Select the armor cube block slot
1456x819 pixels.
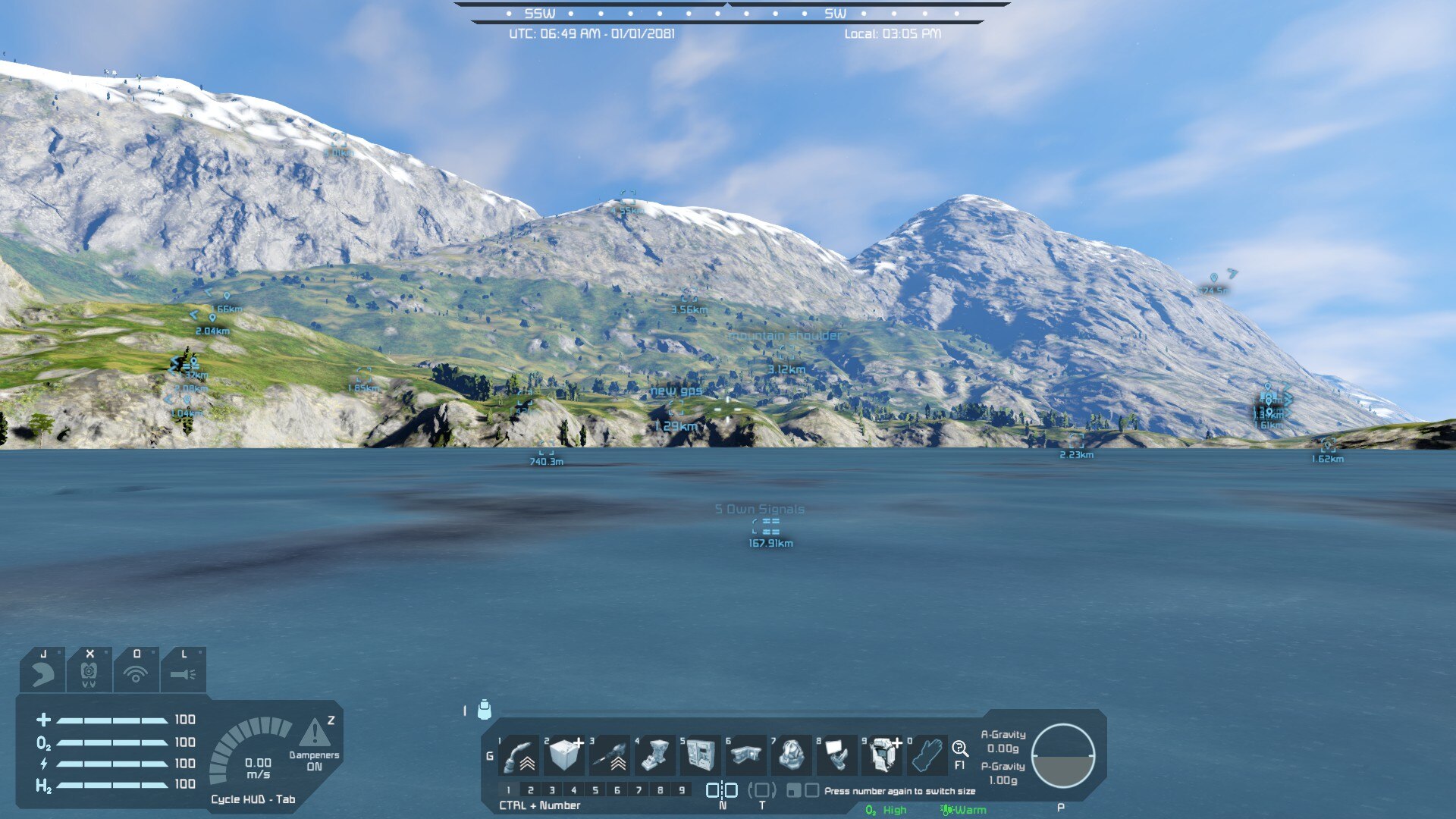565,755
